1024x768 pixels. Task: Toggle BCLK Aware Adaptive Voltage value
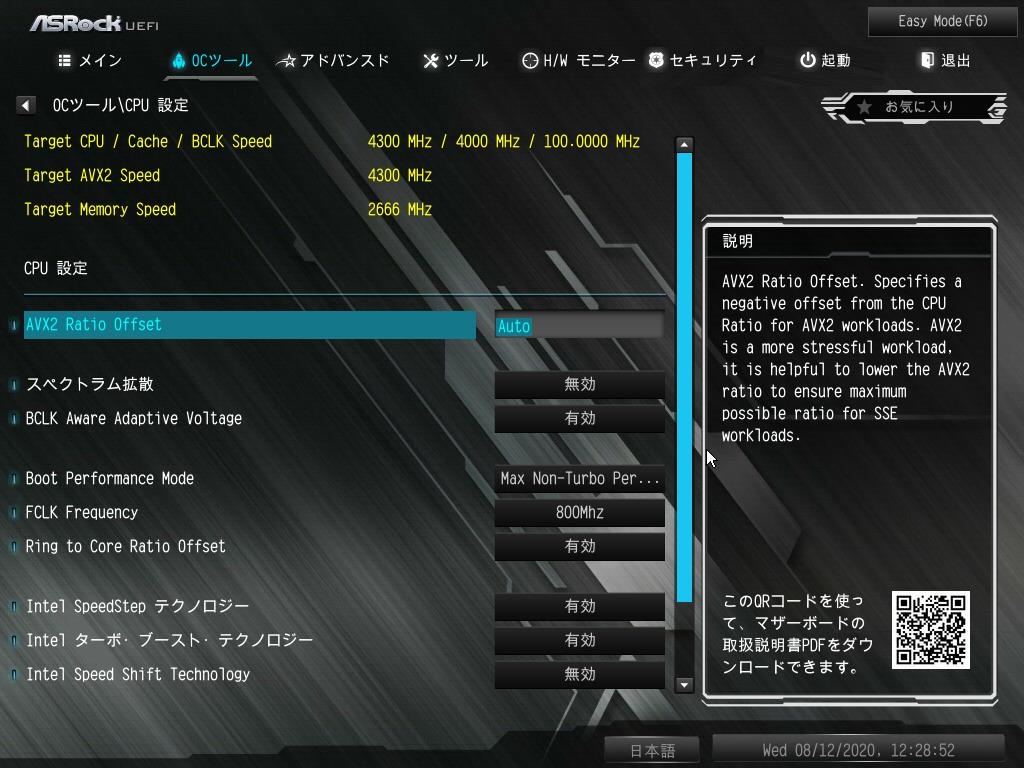(x=579, y=419)
